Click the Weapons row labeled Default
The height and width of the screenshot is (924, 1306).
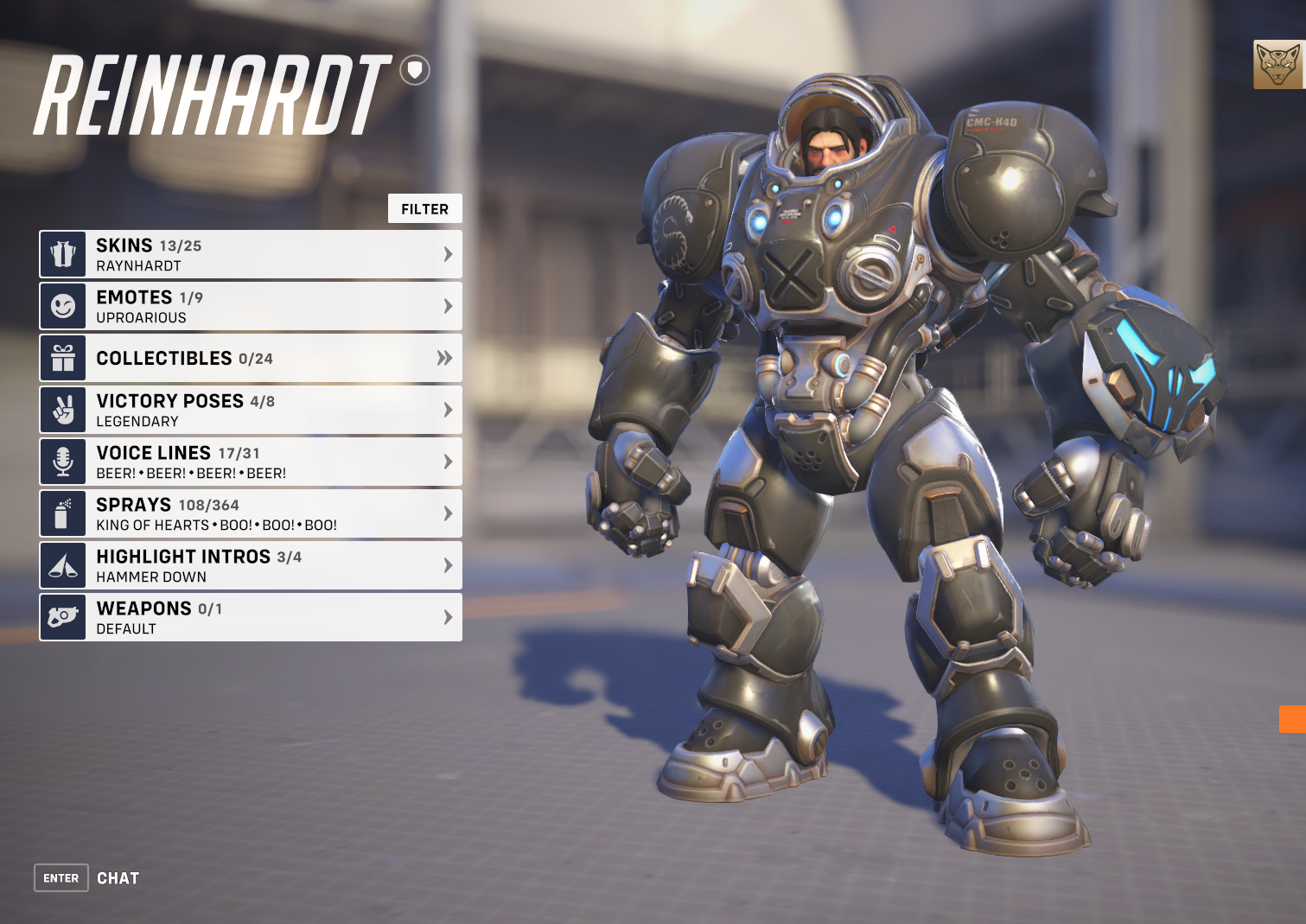(251, 617)
